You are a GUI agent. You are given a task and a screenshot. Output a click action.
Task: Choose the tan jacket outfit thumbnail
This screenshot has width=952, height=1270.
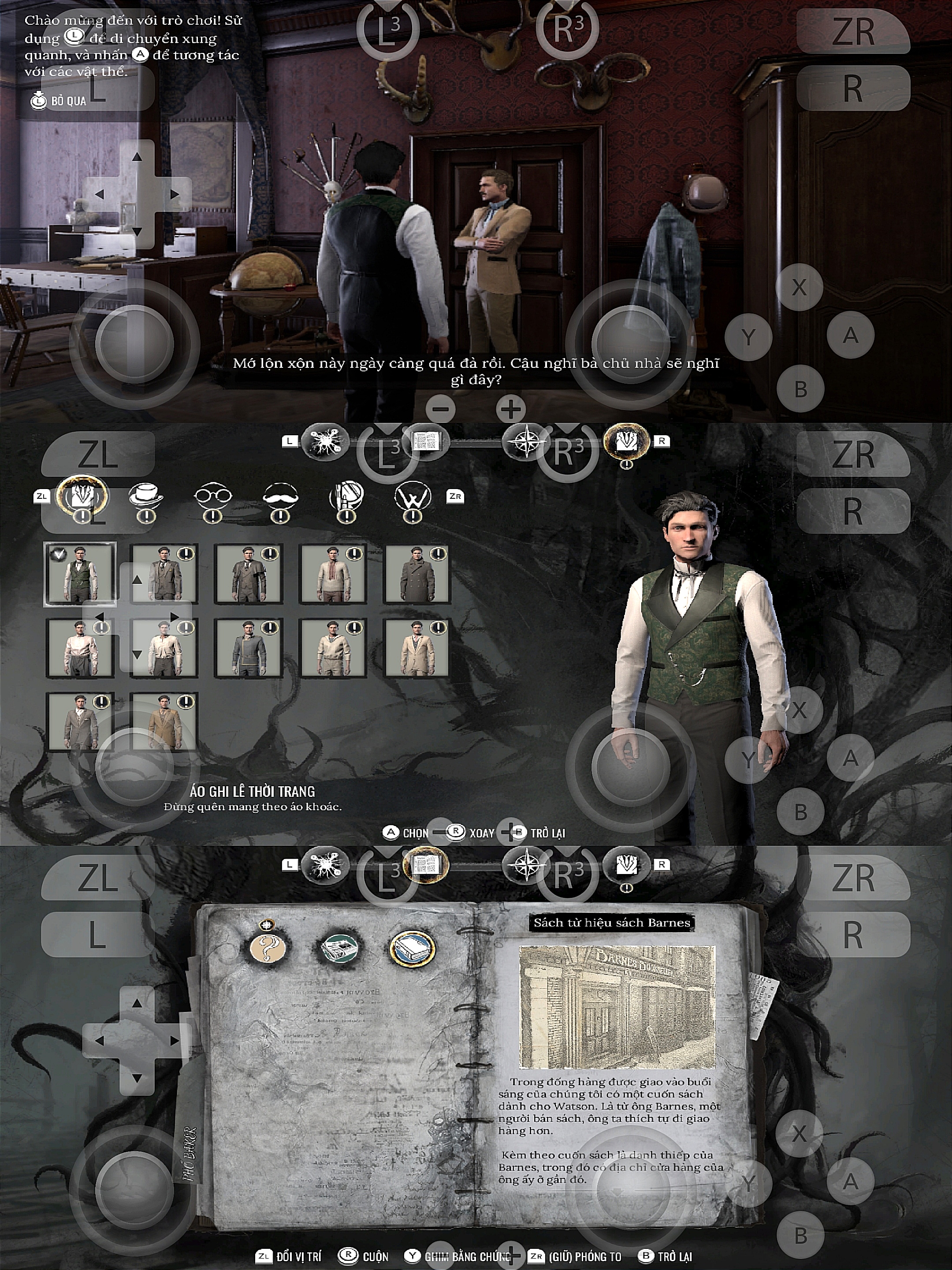click(164, 721)
